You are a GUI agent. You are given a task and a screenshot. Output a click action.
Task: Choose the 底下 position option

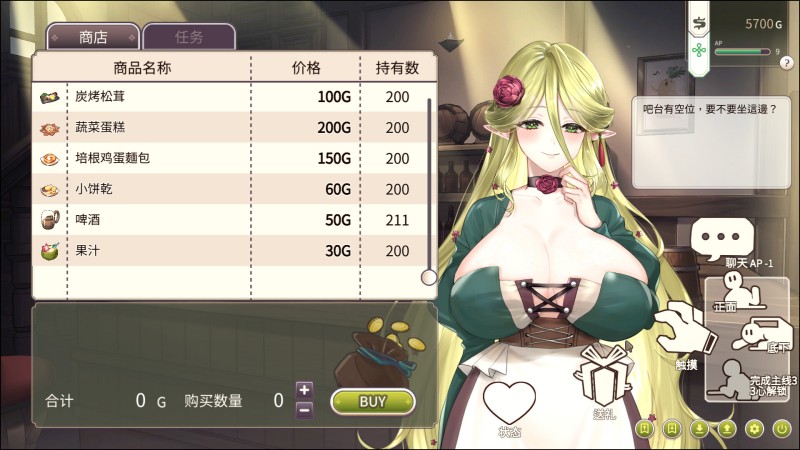tap(758, 336)
